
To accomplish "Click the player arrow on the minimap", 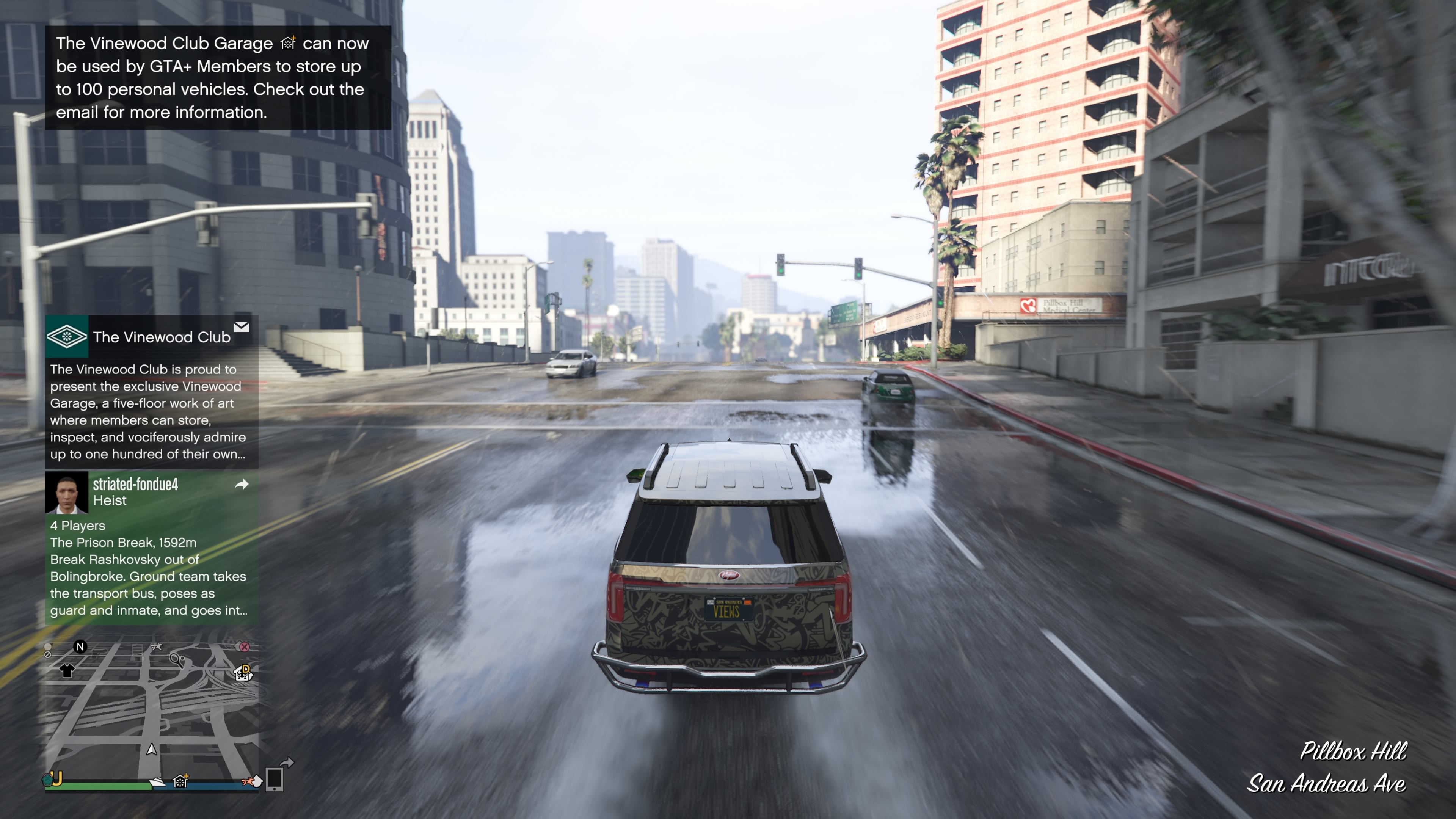I will [x=152, y=750].
